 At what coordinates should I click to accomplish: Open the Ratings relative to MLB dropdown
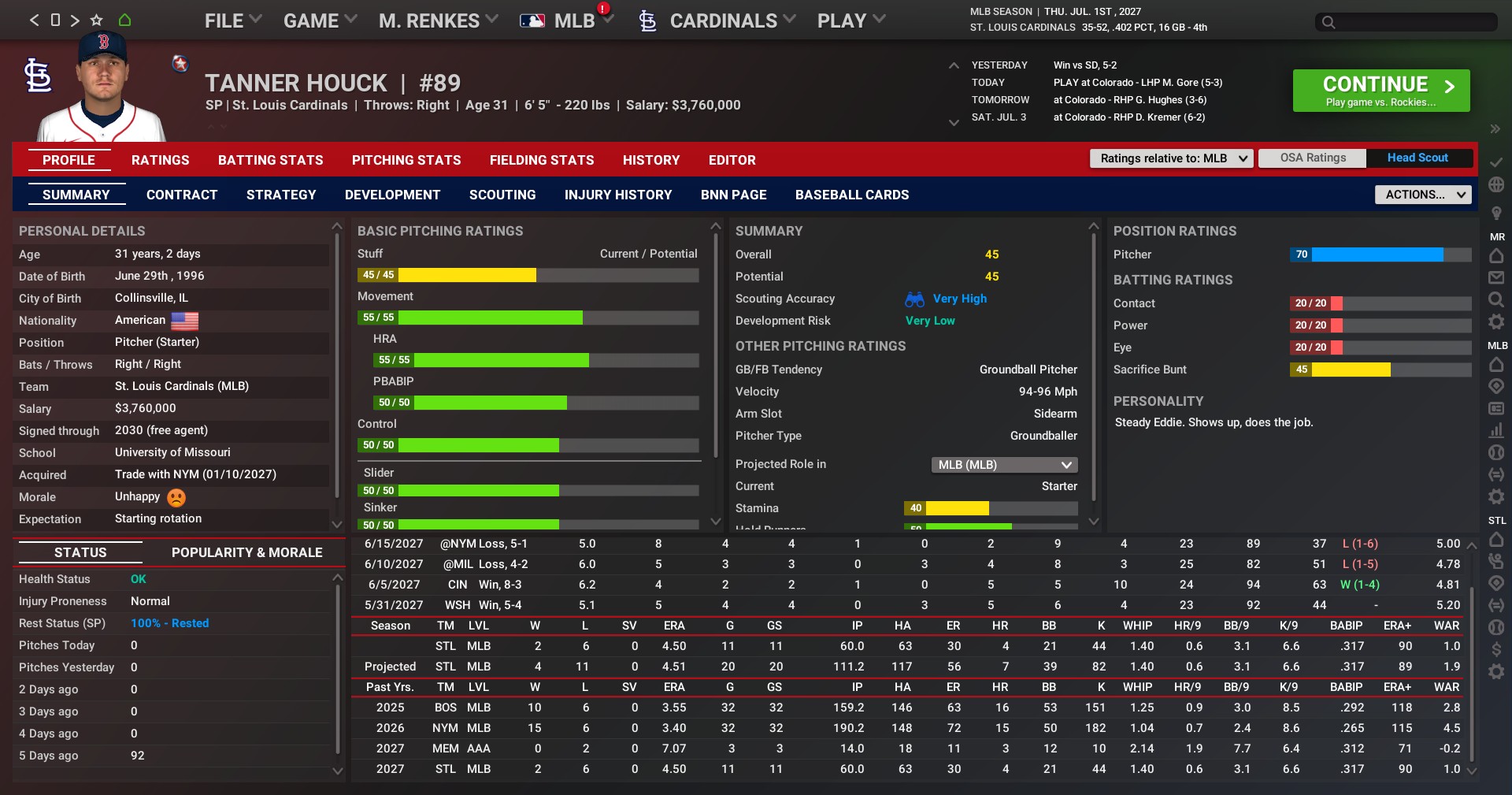point(1171,158)
